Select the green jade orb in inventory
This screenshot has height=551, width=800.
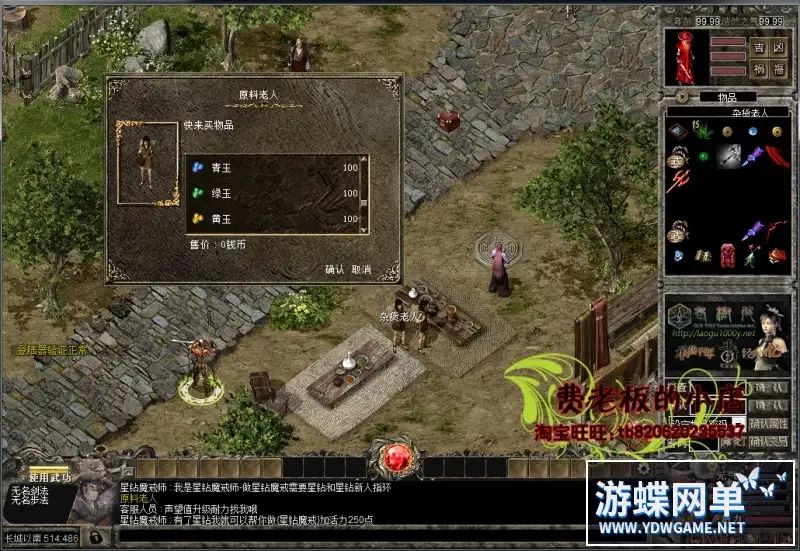[704, 157]
